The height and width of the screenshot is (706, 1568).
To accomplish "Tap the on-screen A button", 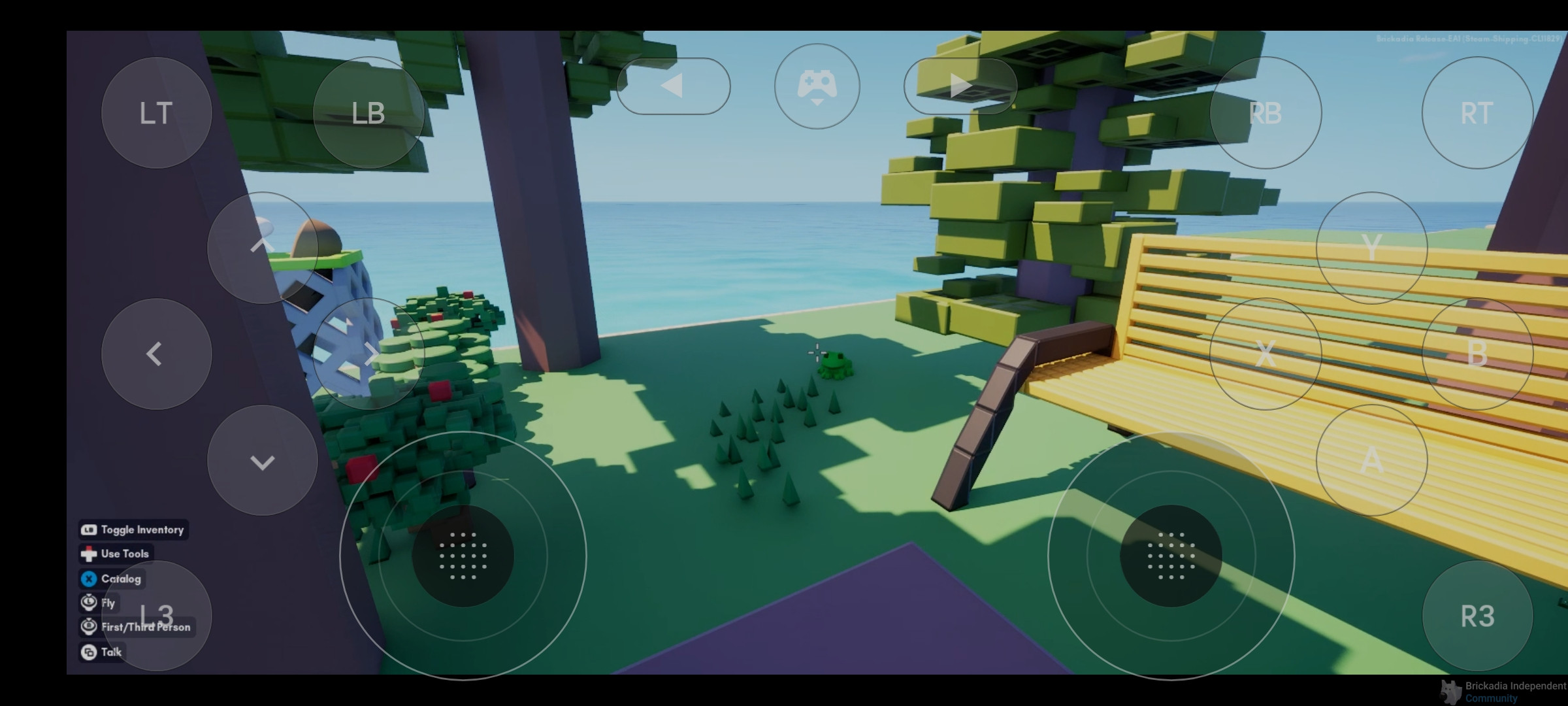I will click(x=1371, y=460).
